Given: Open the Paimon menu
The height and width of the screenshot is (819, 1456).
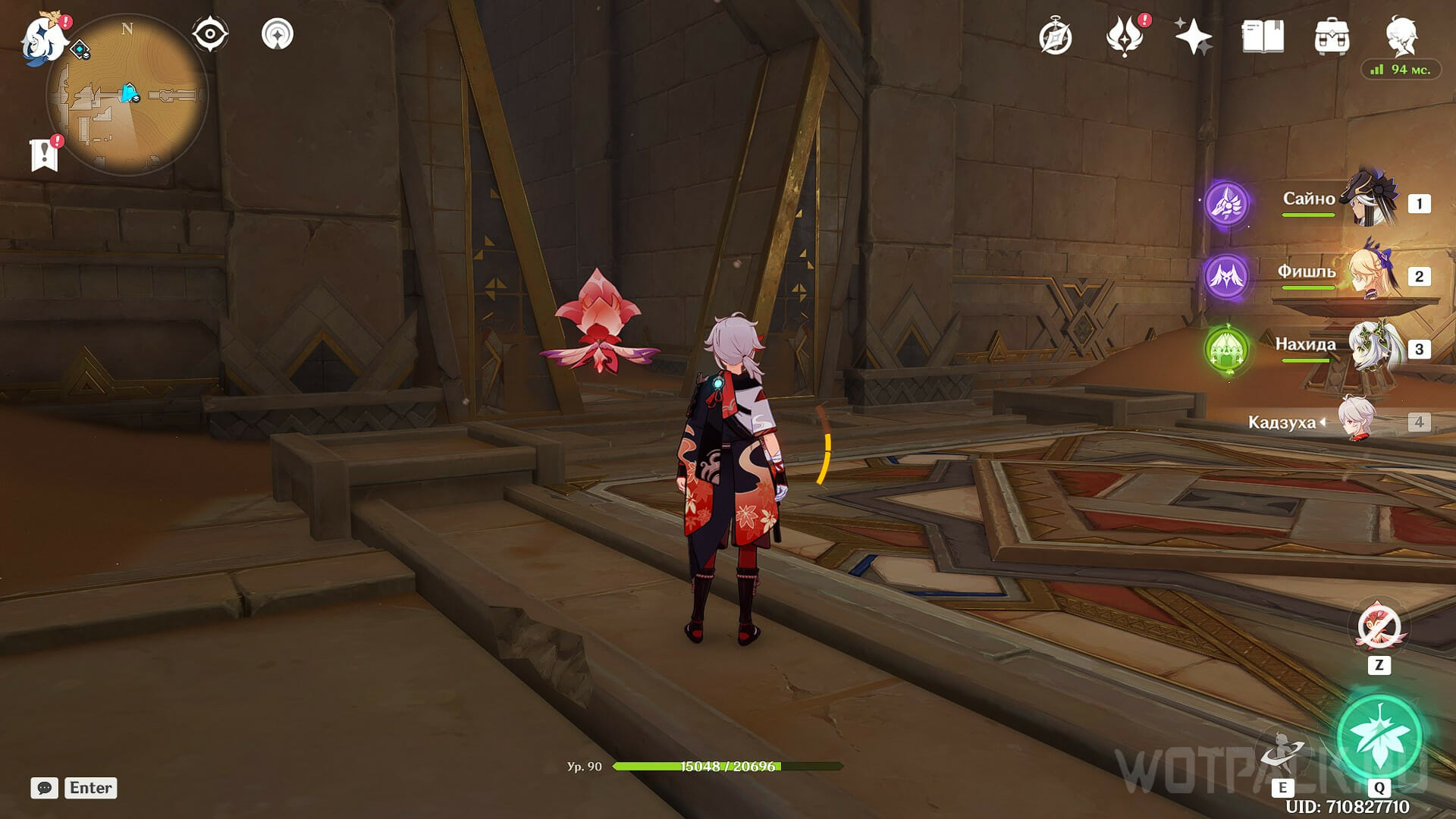Looking at the screenshot, I should (44, 38).
